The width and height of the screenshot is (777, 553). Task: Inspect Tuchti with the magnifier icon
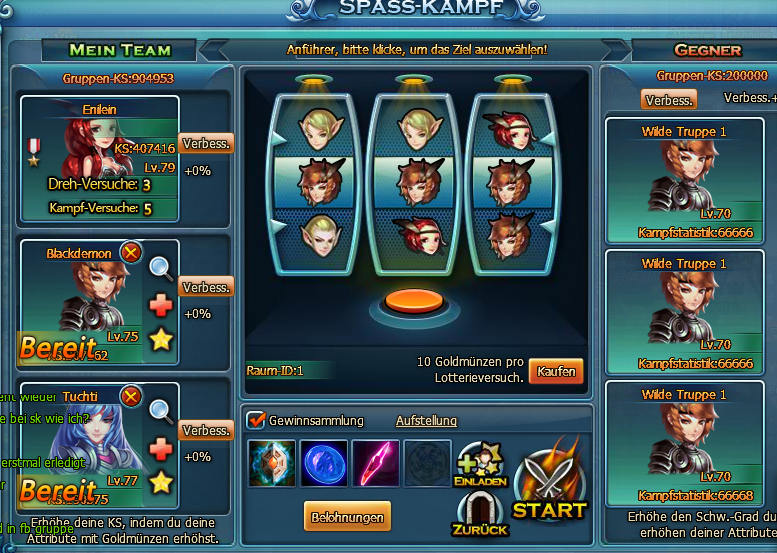coord(161,410)
